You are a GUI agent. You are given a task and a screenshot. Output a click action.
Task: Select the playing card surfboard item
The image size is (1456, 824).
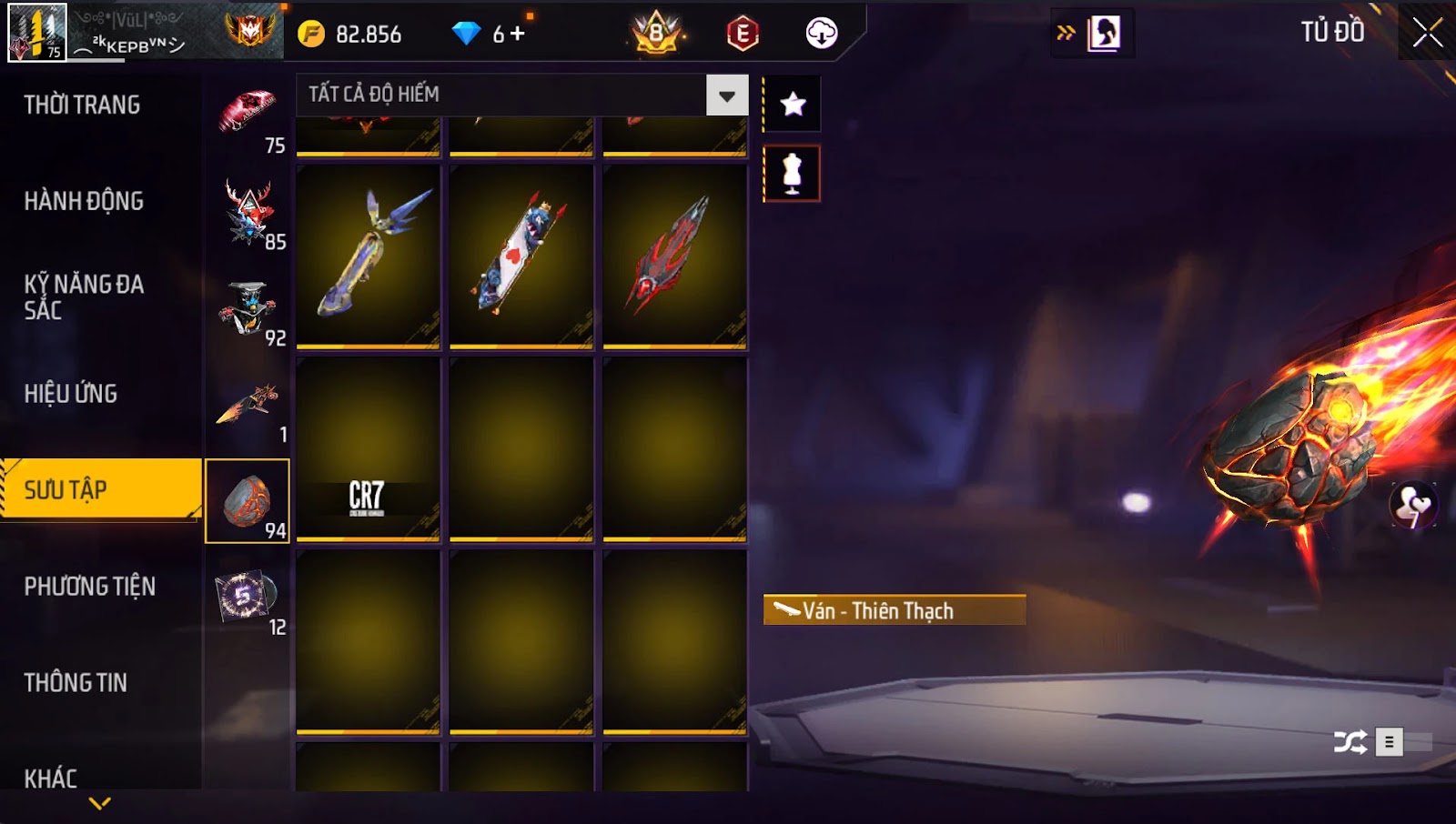click(x=521, y=256)
